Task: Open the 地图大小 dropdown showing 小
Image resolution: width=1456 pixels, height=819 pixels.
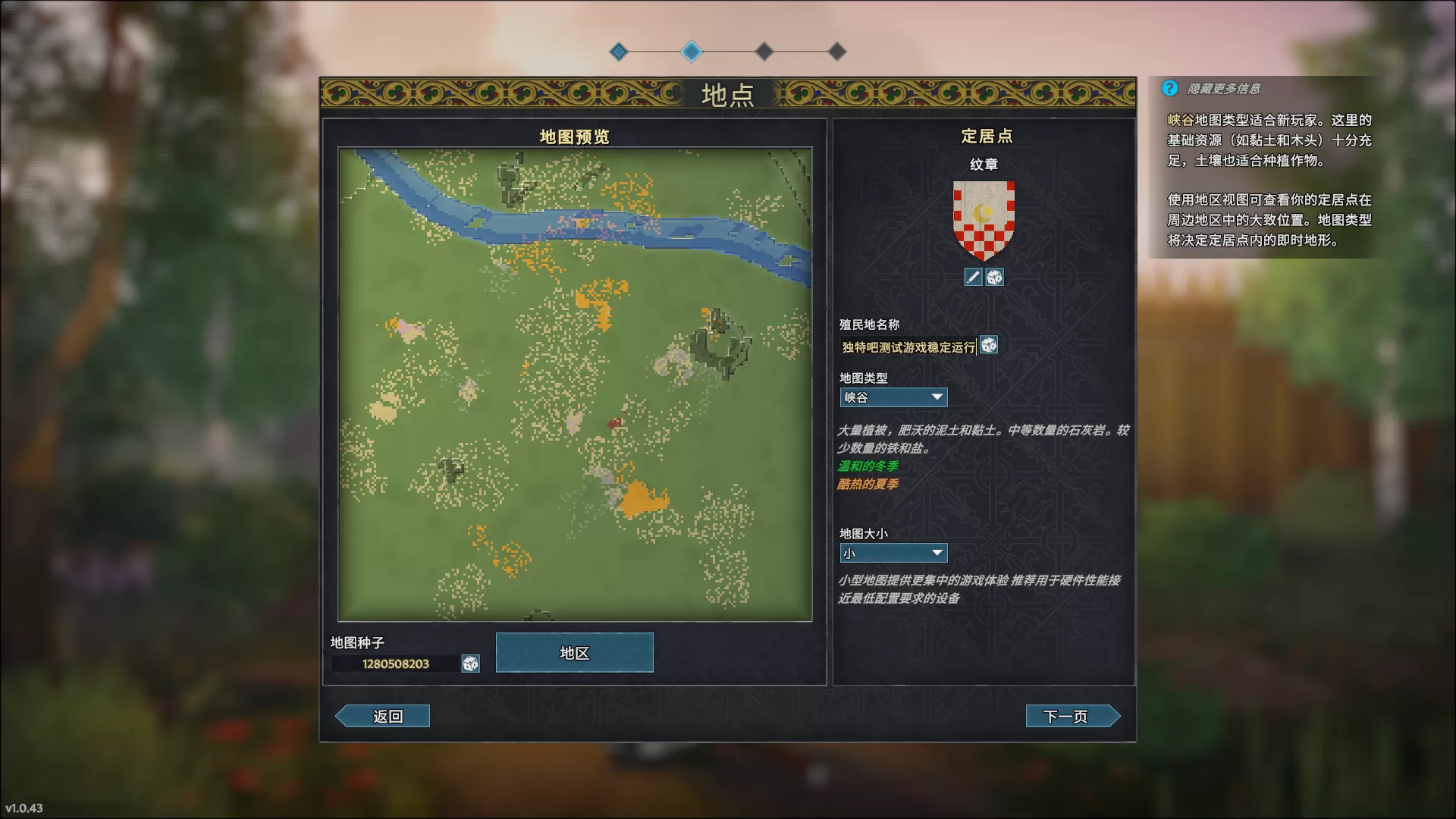Action: (x=893, y=553)
